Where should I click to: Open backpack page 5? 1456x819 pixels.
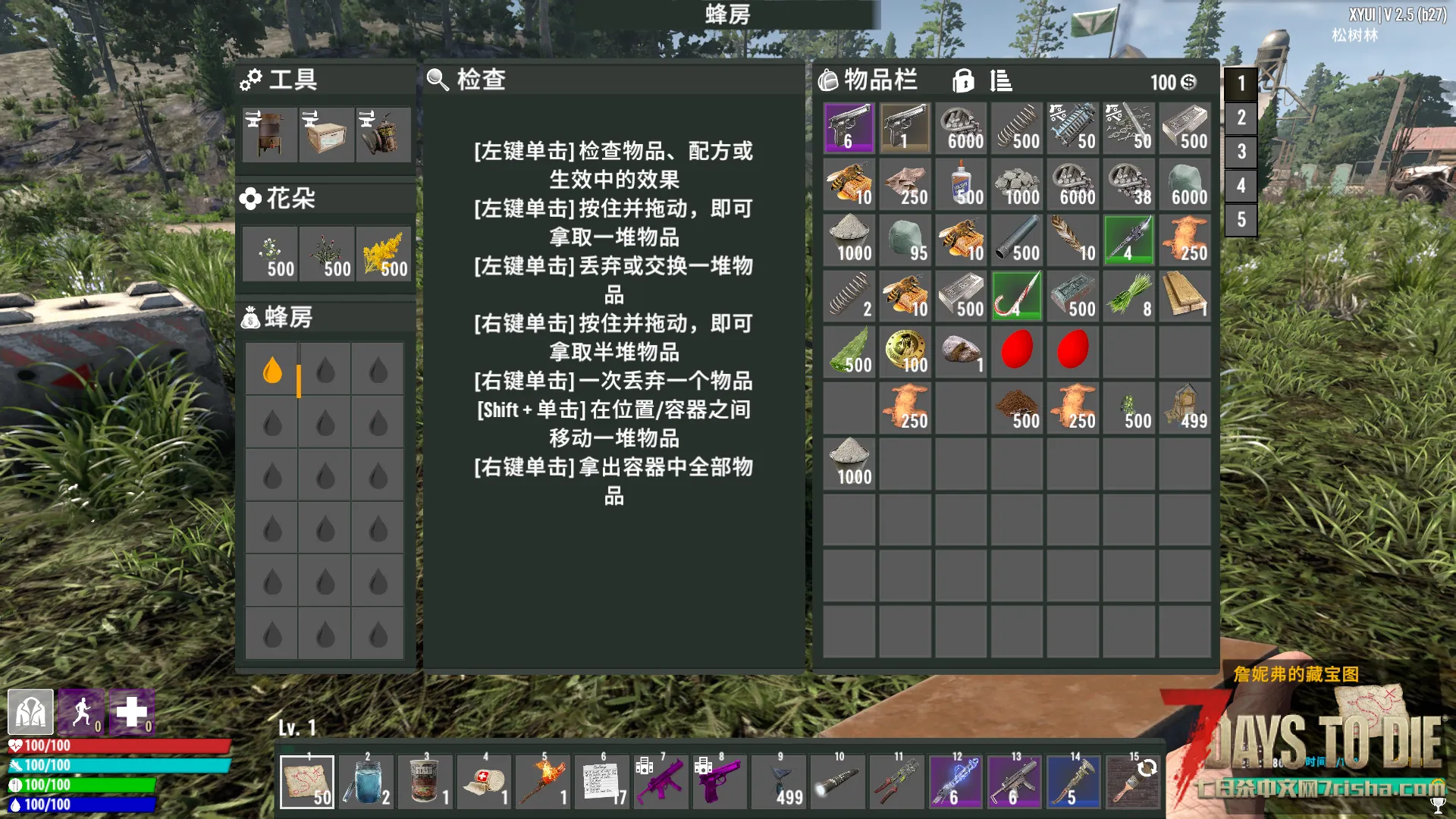(x=1241, y=220)
